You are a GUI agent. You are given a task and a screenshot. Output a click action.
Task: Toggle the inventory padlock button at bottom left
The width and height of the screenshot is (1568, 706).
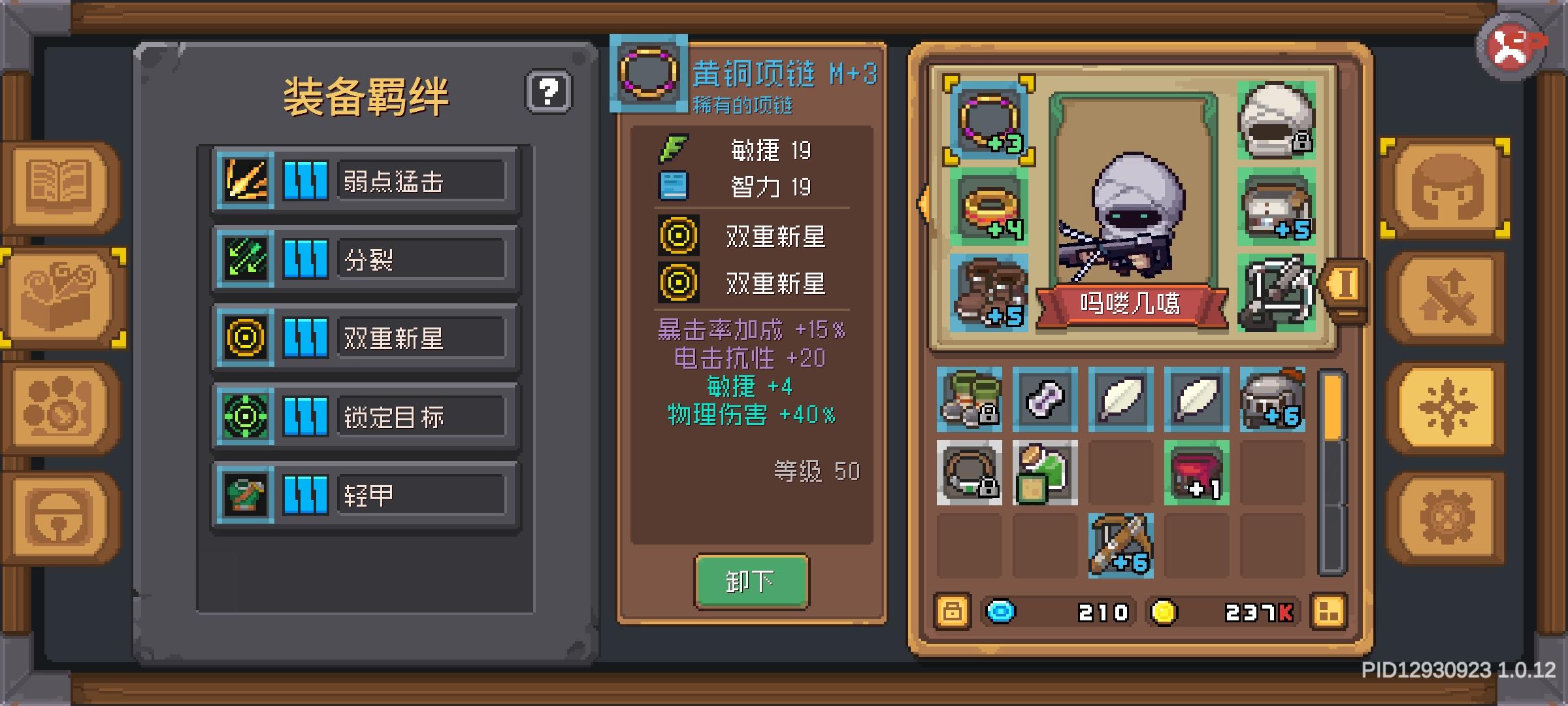point(952,612)
